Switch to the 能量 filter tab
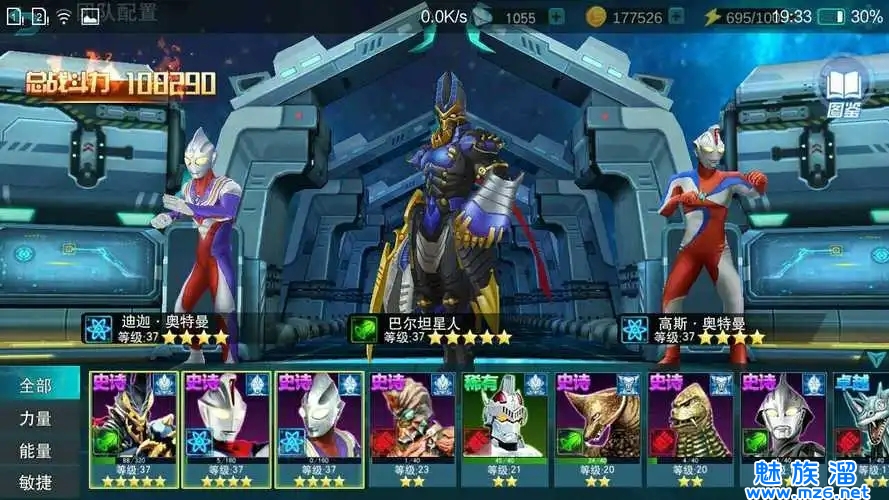 click(x=36, y=451)
